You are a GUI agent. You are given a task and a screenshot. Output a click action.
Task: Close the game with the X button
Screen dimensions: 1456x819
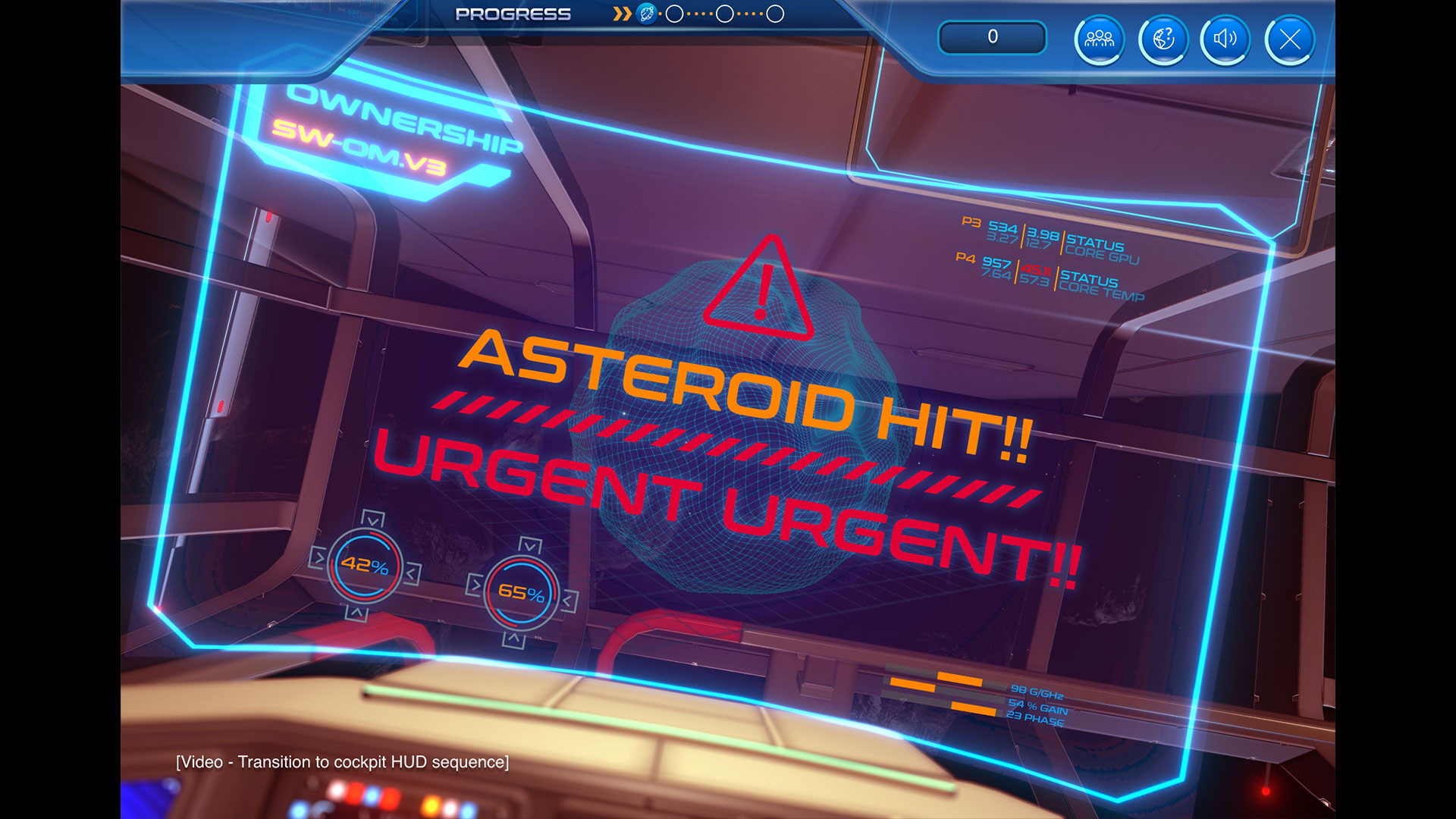pos(1289,39)
